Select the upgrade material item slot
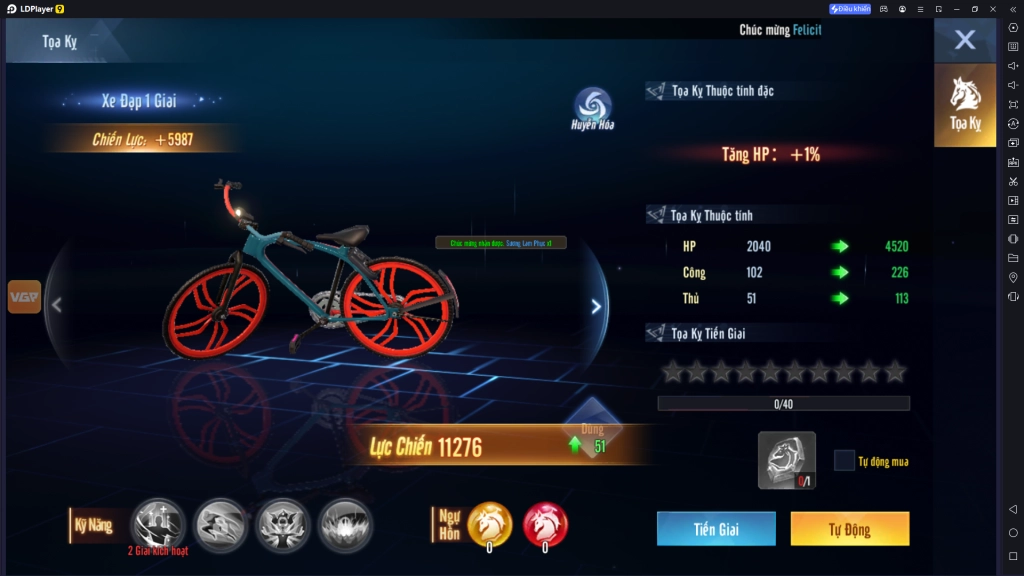 pyautogui.click(x=786, y=460)
